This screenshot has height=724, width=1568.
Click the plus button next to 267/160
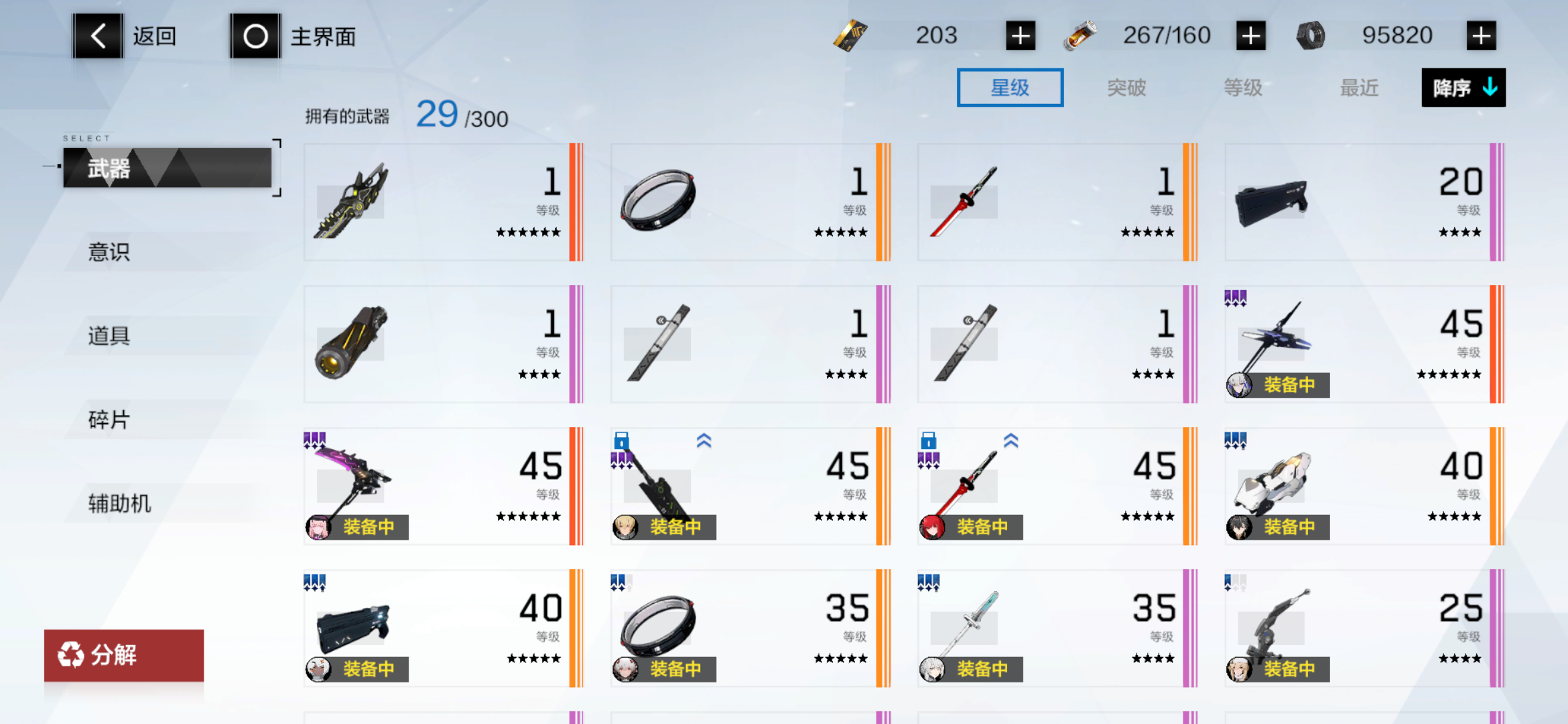[x=1250, y=35]
